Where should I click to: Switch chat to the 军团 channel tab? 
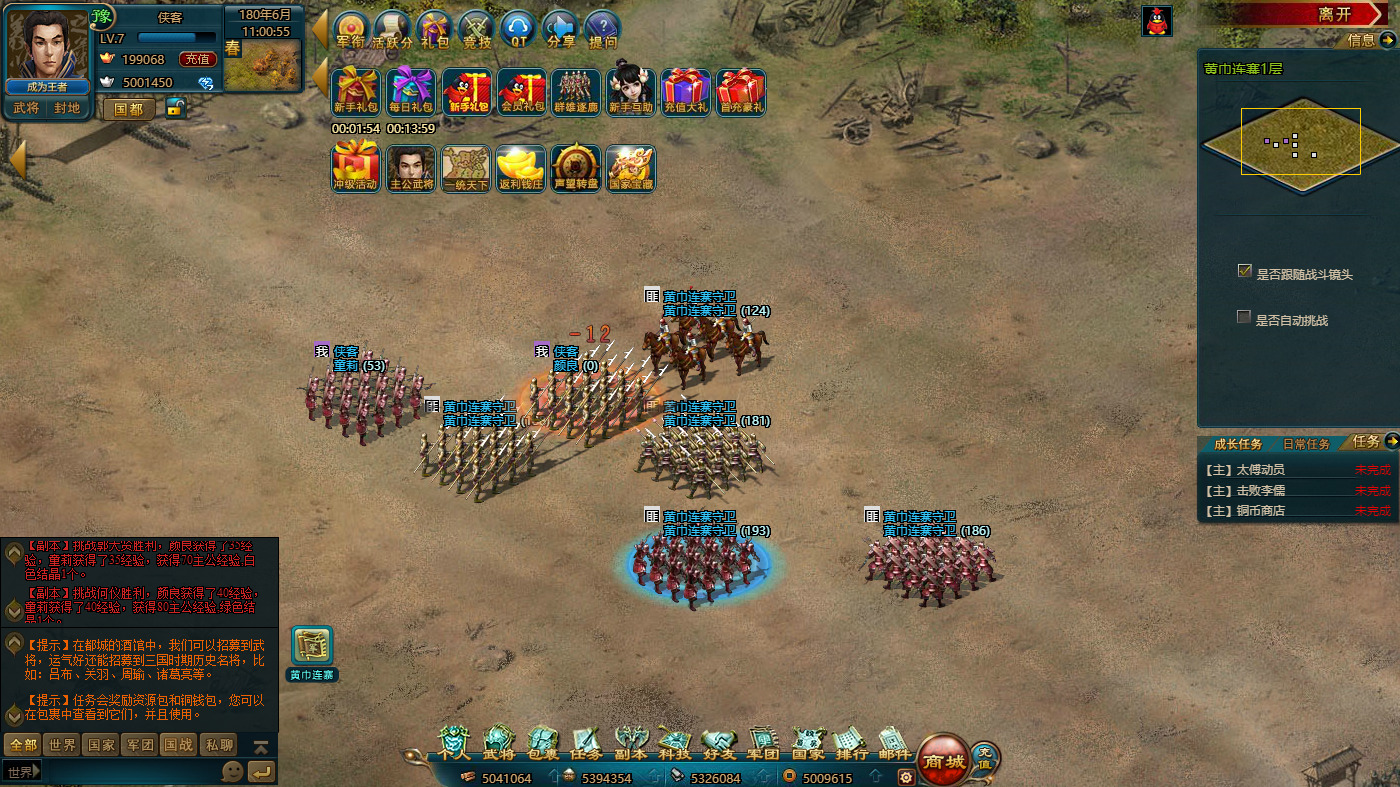click(139, 745)
